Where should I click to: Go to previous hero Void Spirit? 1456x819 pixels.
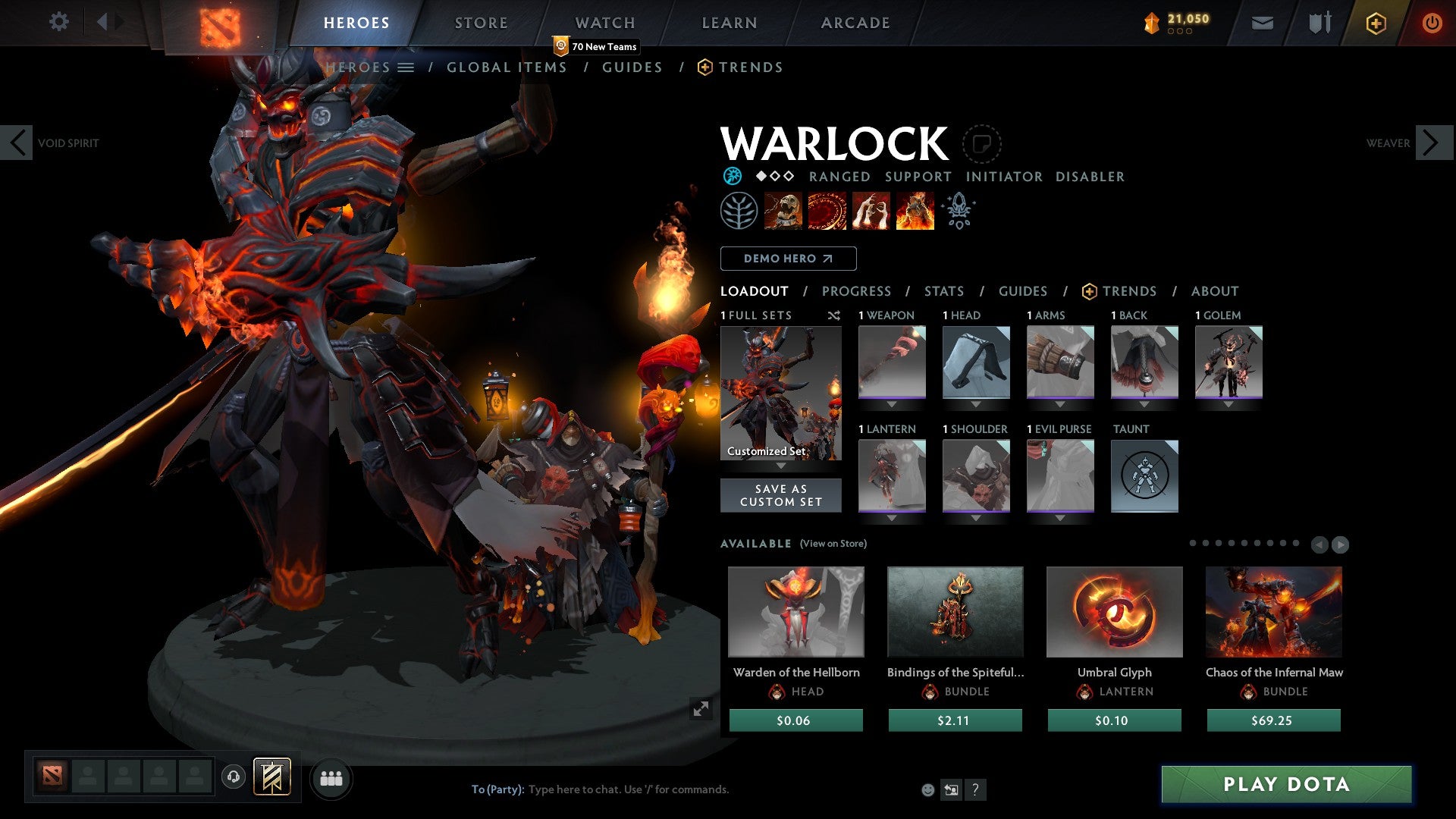coord(17,143)
